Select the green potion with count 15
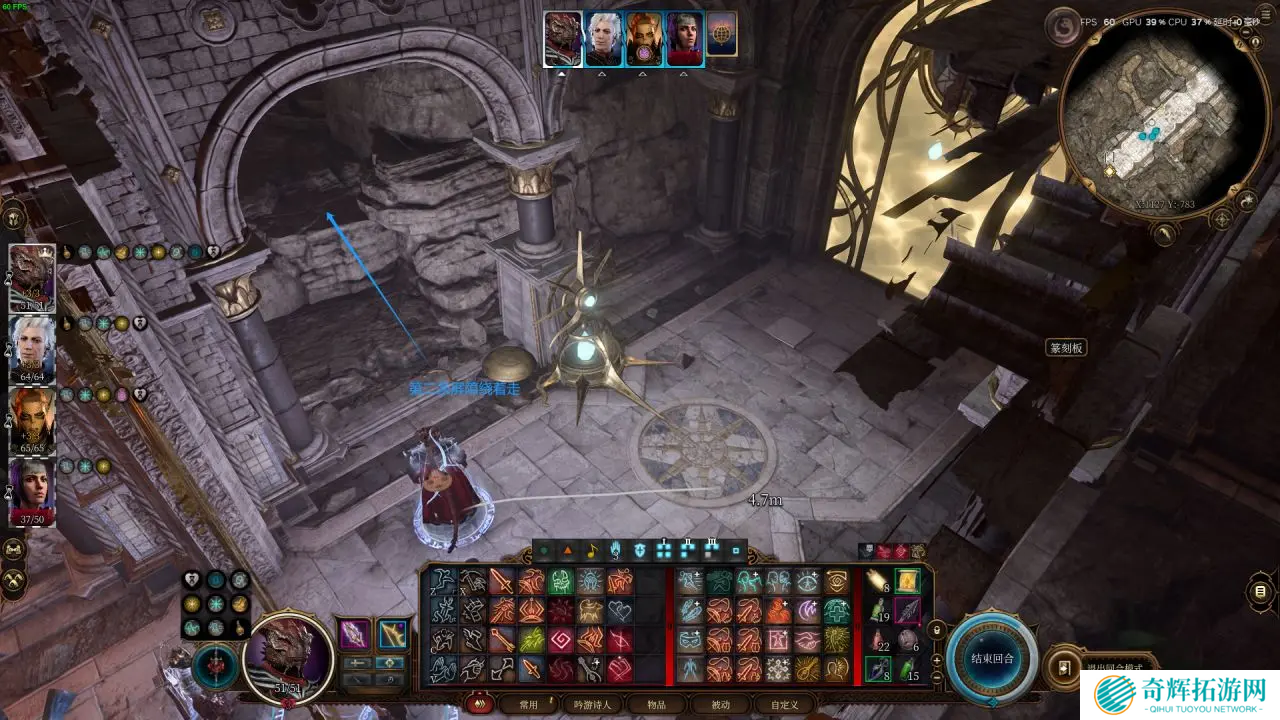Screen dimensions: 1280x720 click(x=907, y=668)
